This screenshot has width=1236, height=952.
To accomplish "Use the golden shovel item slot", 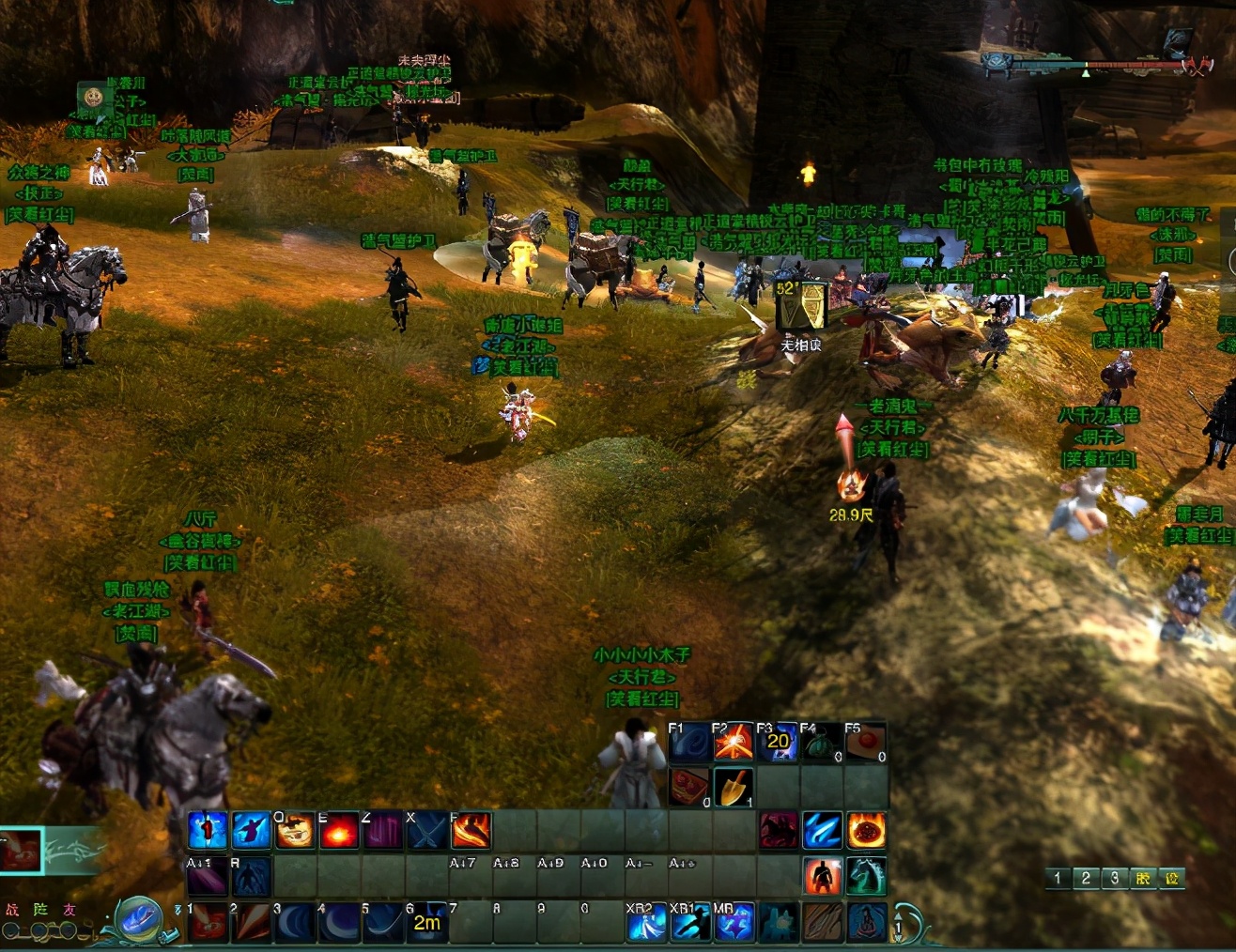I will point(734,788).
